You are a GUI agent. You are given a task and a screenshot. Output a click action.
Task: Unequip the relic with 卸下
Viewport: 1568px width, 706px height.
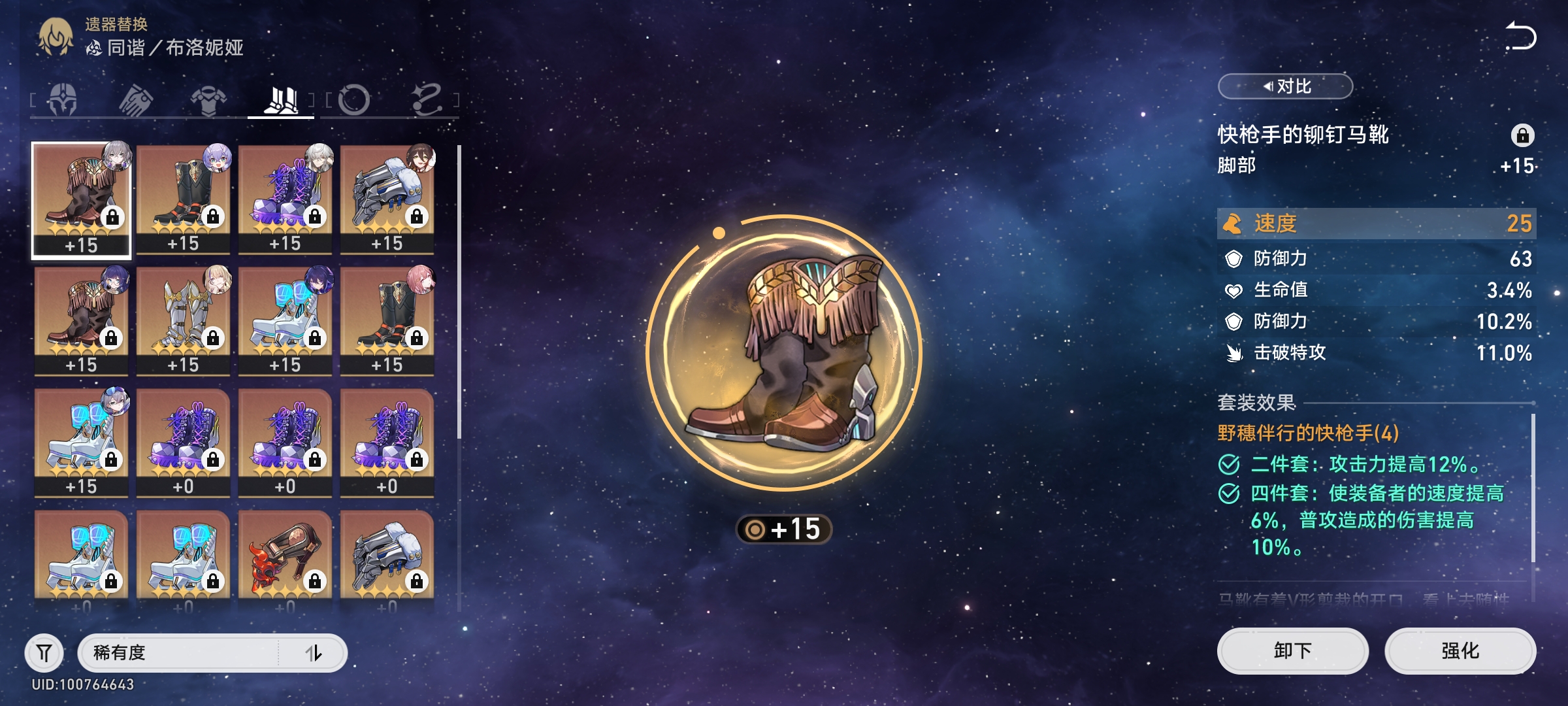pyautogui.click(x=1292, y=650)
